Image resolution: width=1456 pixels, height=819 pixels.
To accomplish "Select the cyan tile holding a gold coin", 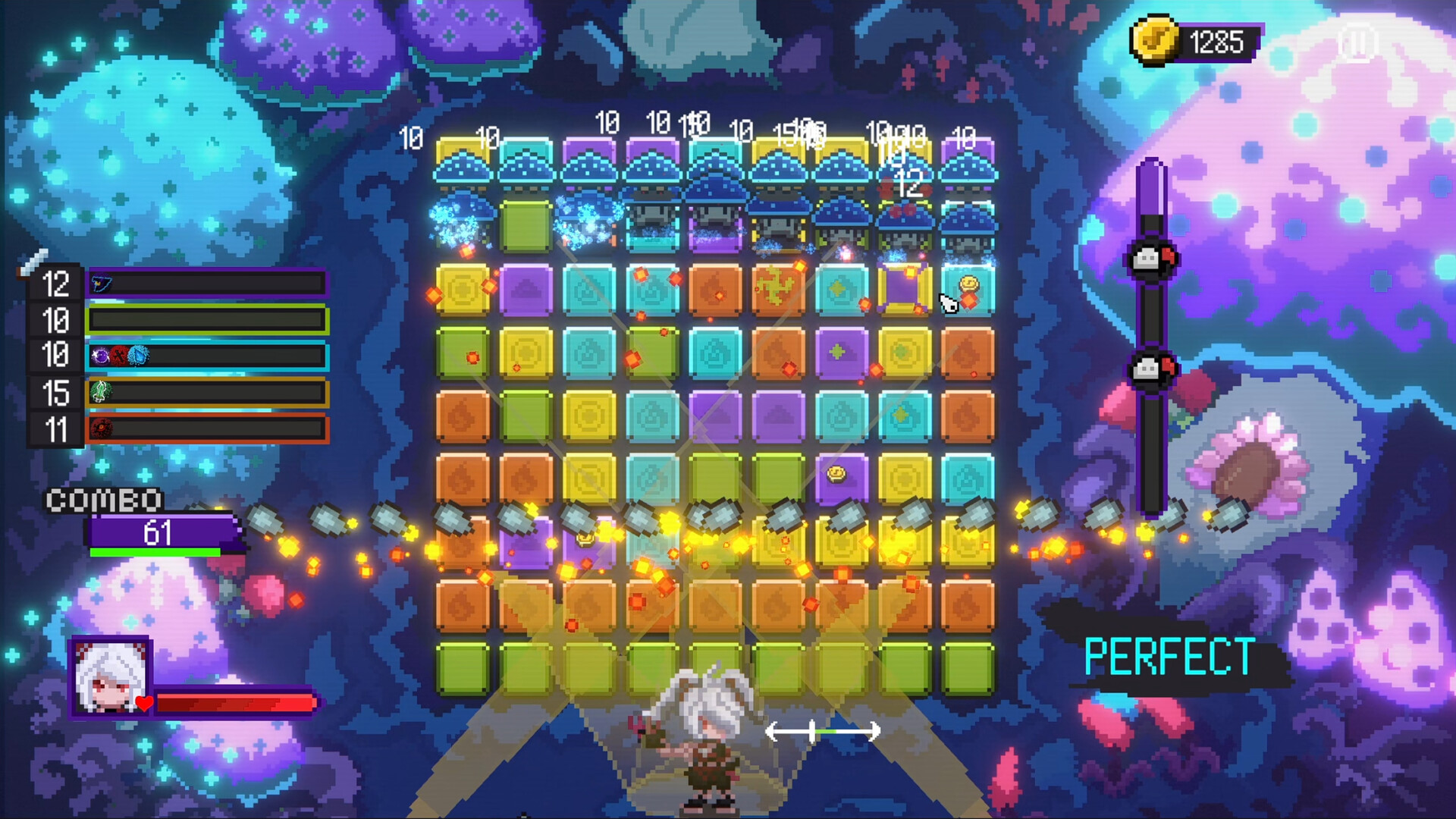I will point(968,289).
